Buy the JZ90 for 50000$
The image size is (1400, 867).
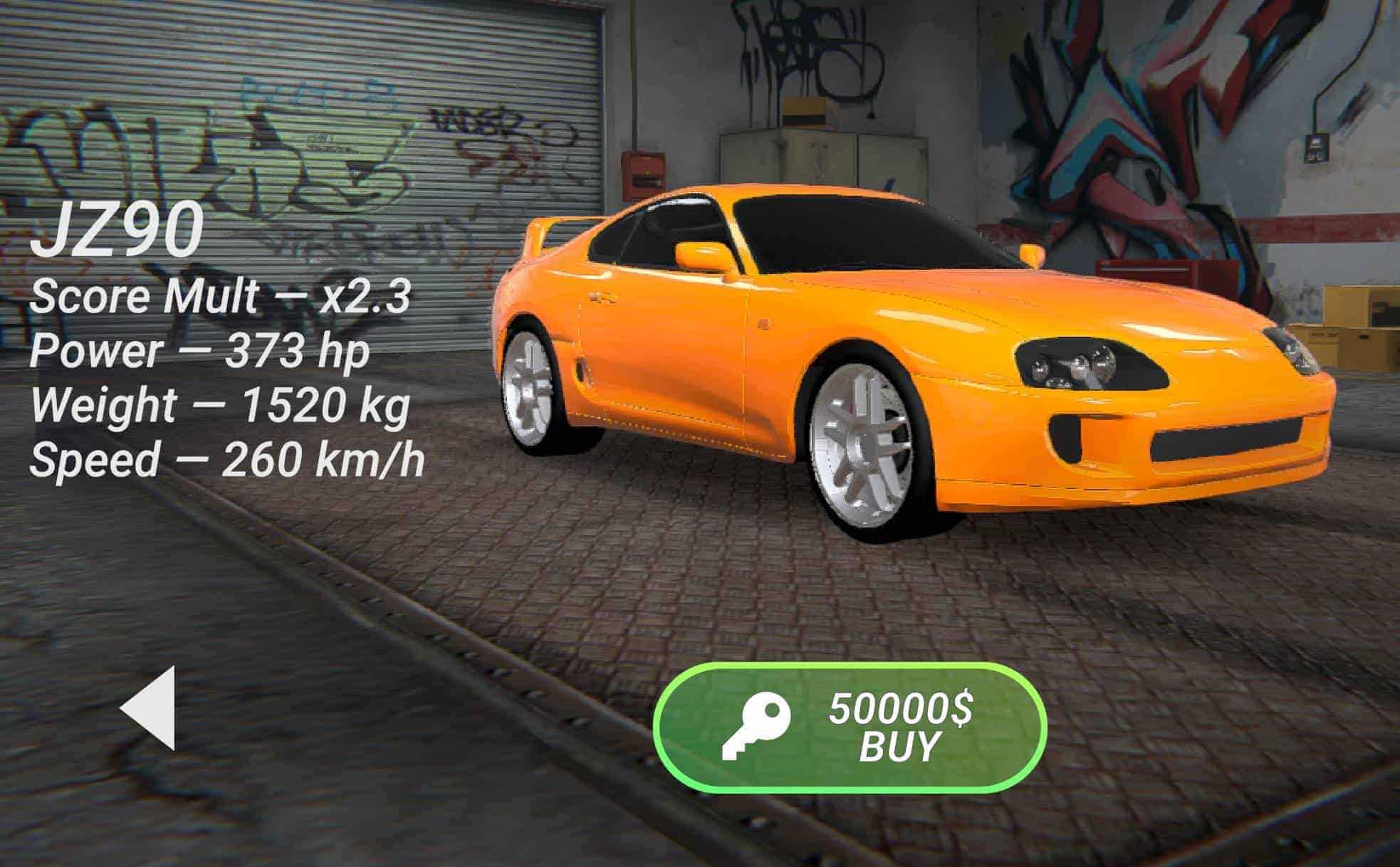pos(850,728)
